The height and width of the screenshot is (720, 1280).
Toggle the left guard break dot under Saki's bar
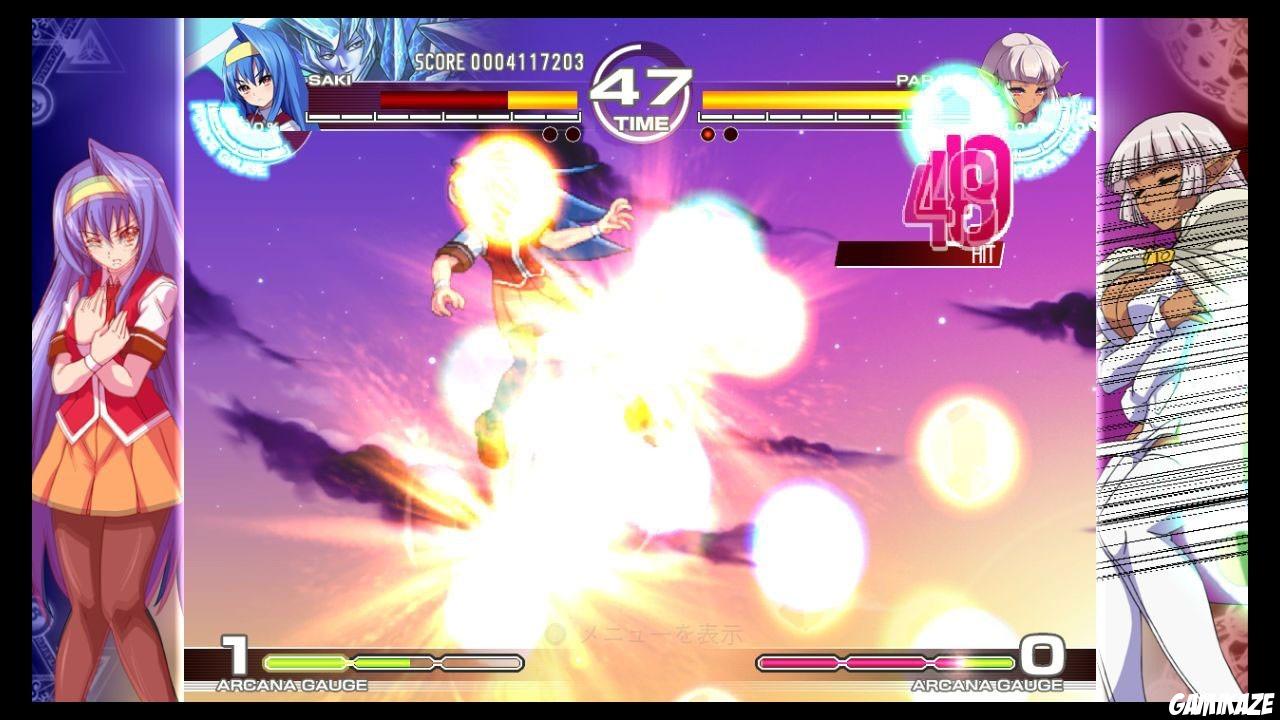[x=550, y=132]
